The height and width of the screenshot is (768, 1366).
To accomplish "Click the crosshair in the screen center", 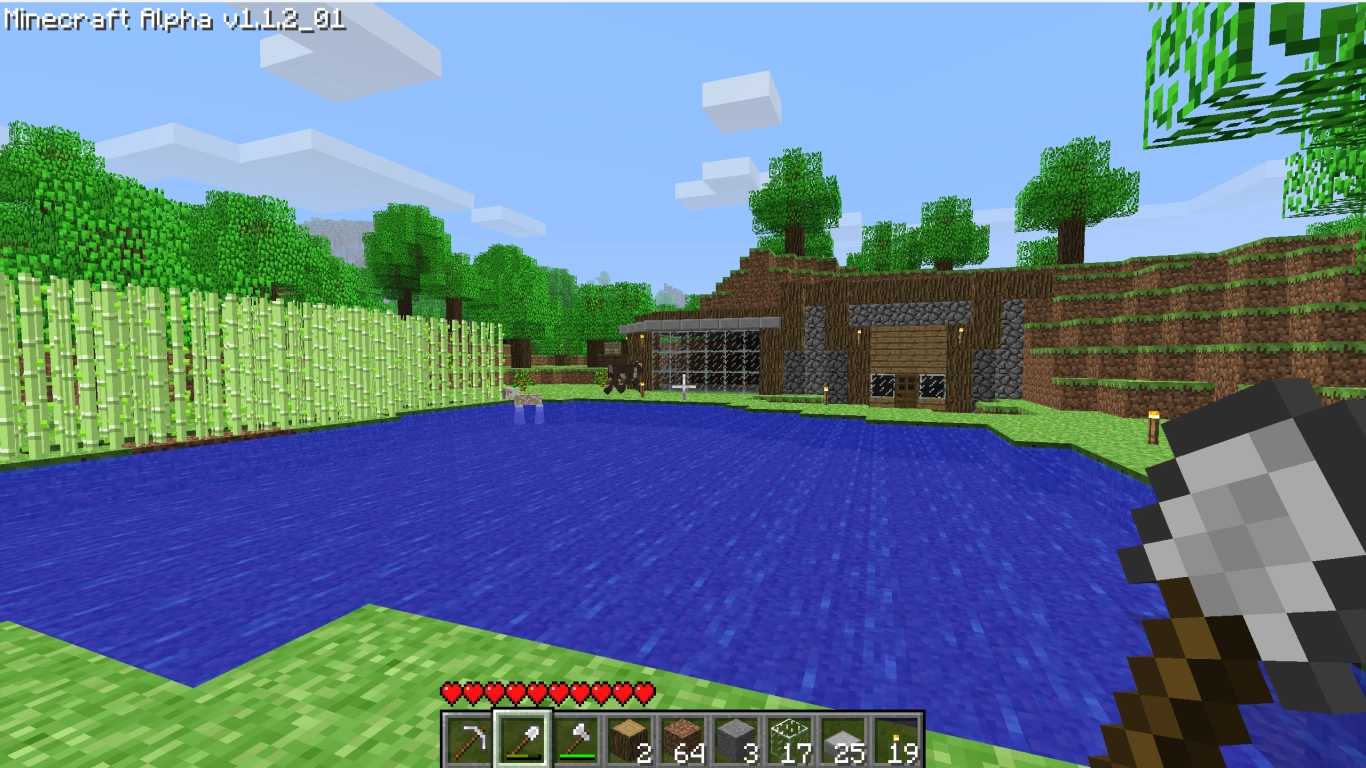I will 683,384.
